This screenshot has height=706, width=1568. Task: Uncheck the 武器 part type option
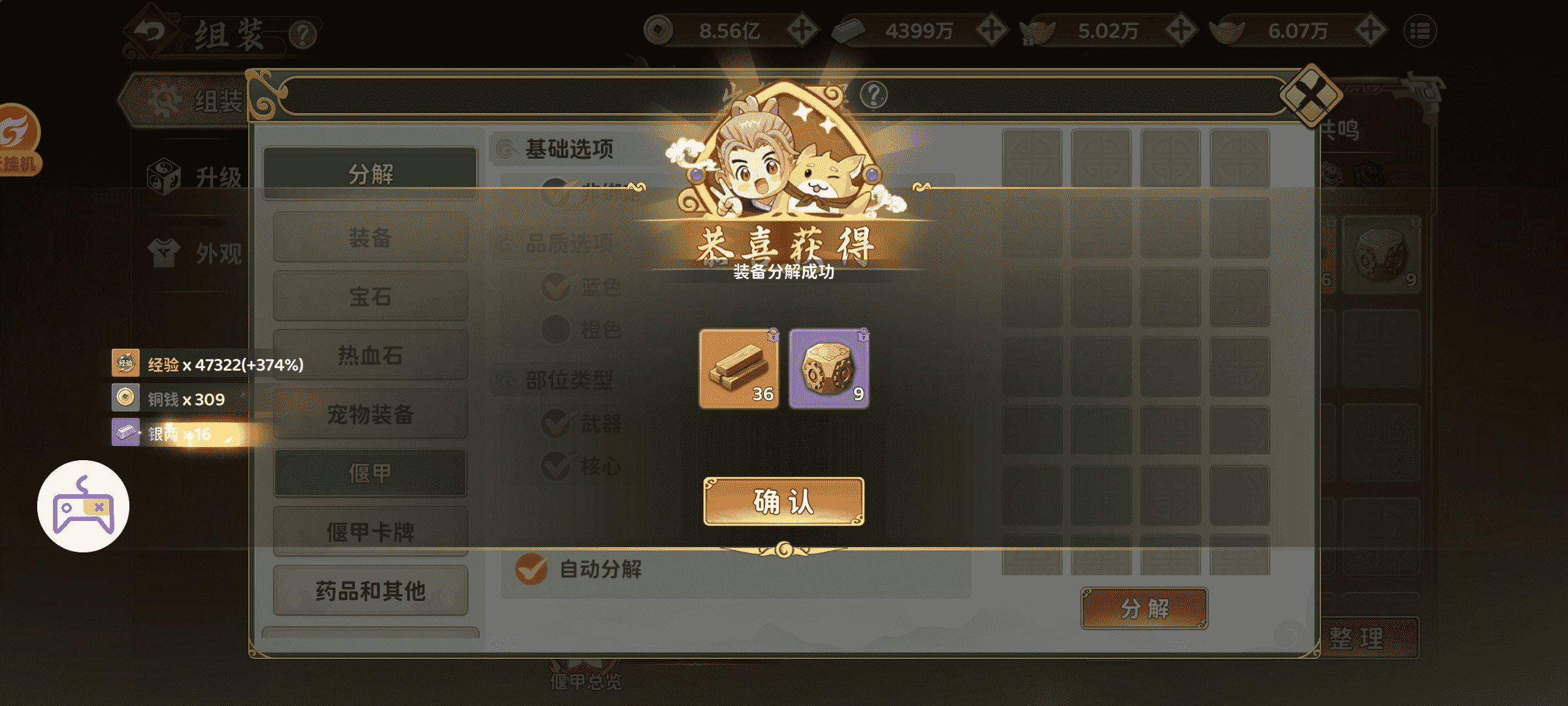point(557,424)
